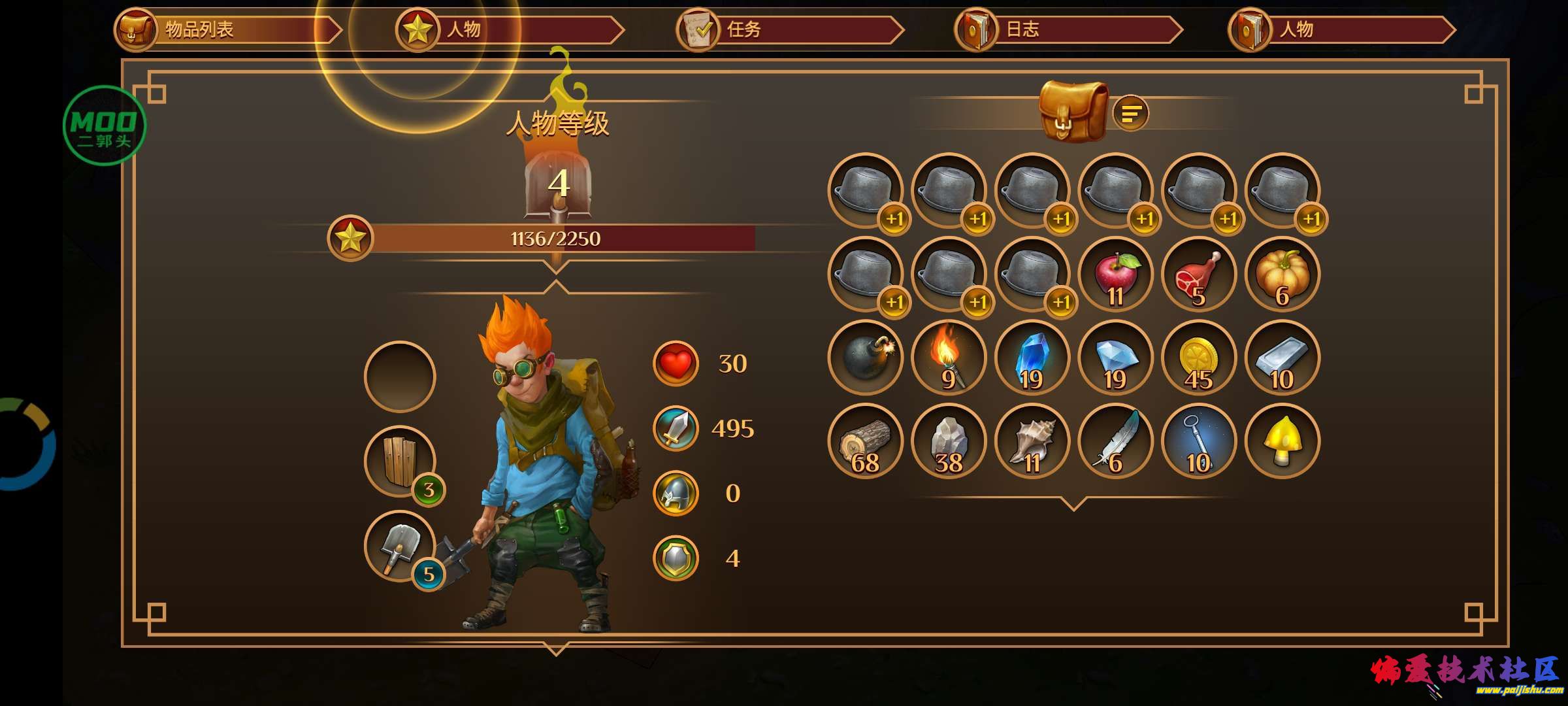Select the equipped wooden shield slot
1568x706 pixels.
(400, 462)
